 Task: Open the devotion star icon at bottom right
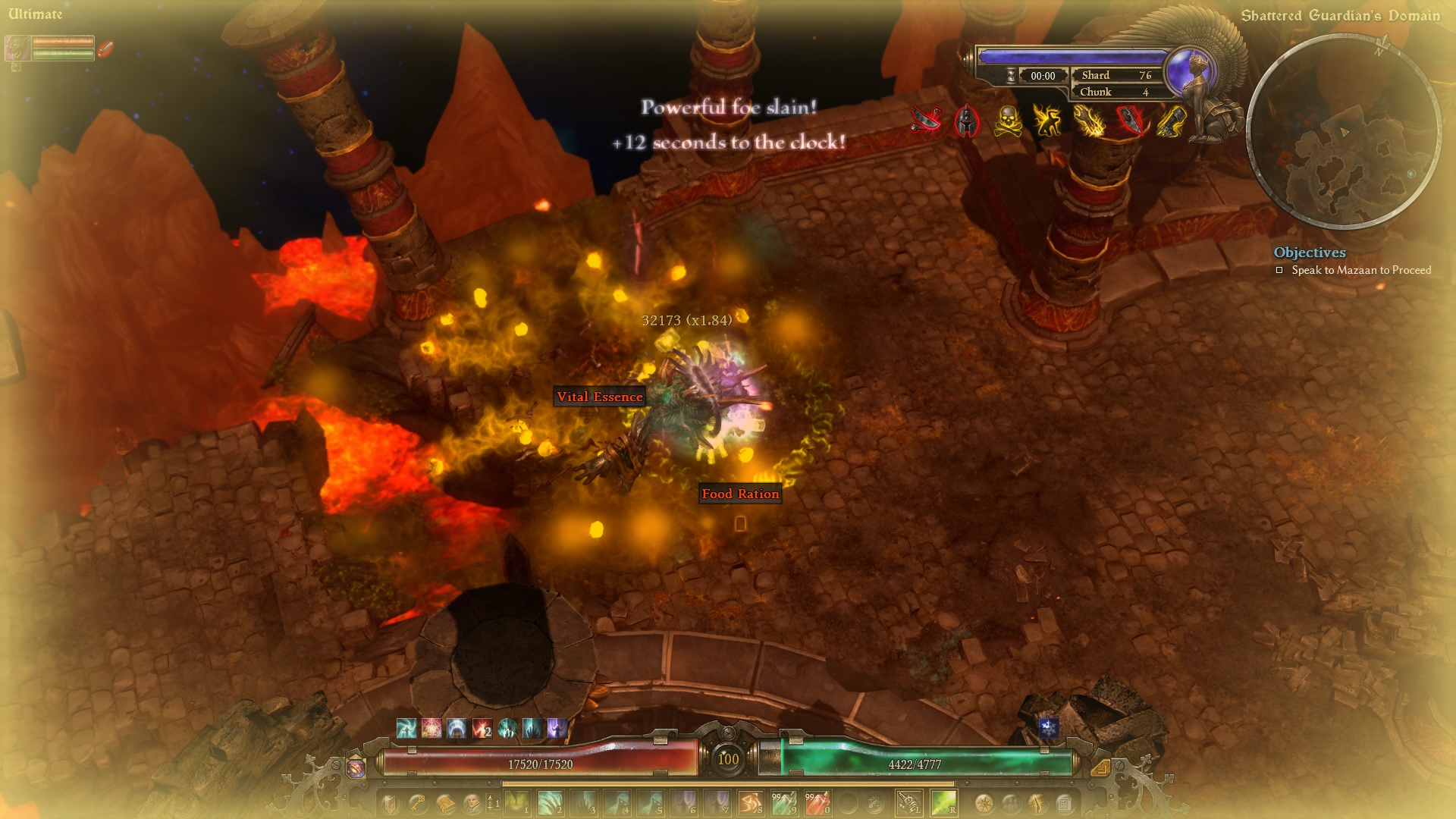click(x=984, y=802)
